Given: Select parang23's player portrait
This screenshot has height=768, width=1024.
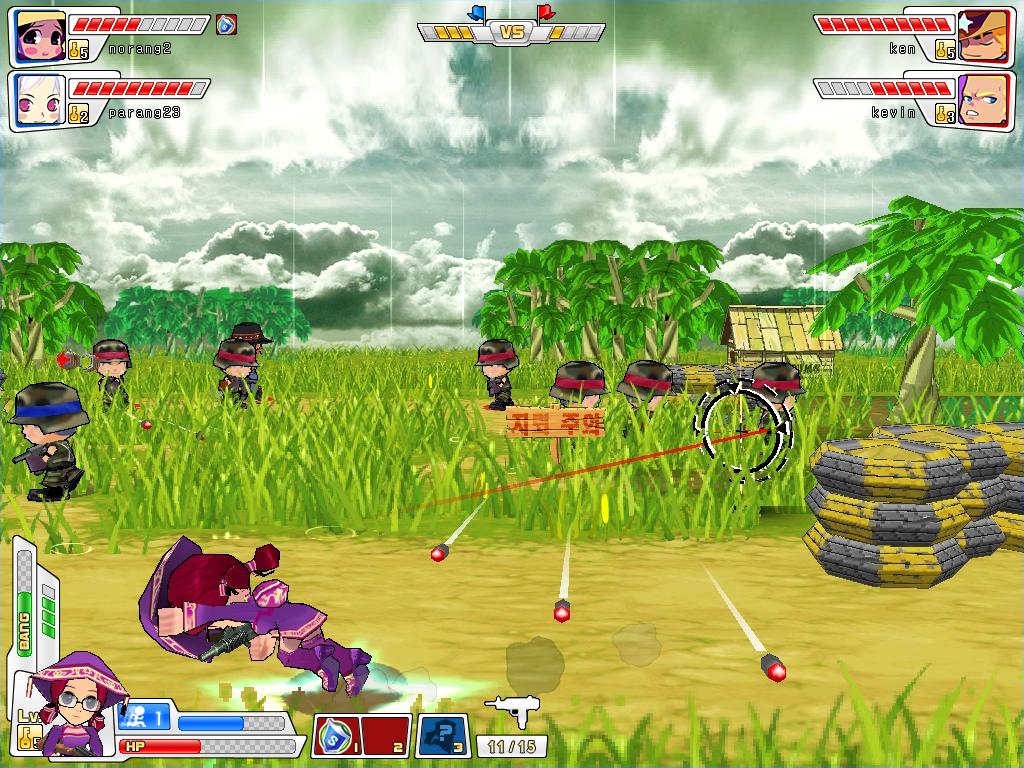Looking at the screenshot, I should coord(40,99).
